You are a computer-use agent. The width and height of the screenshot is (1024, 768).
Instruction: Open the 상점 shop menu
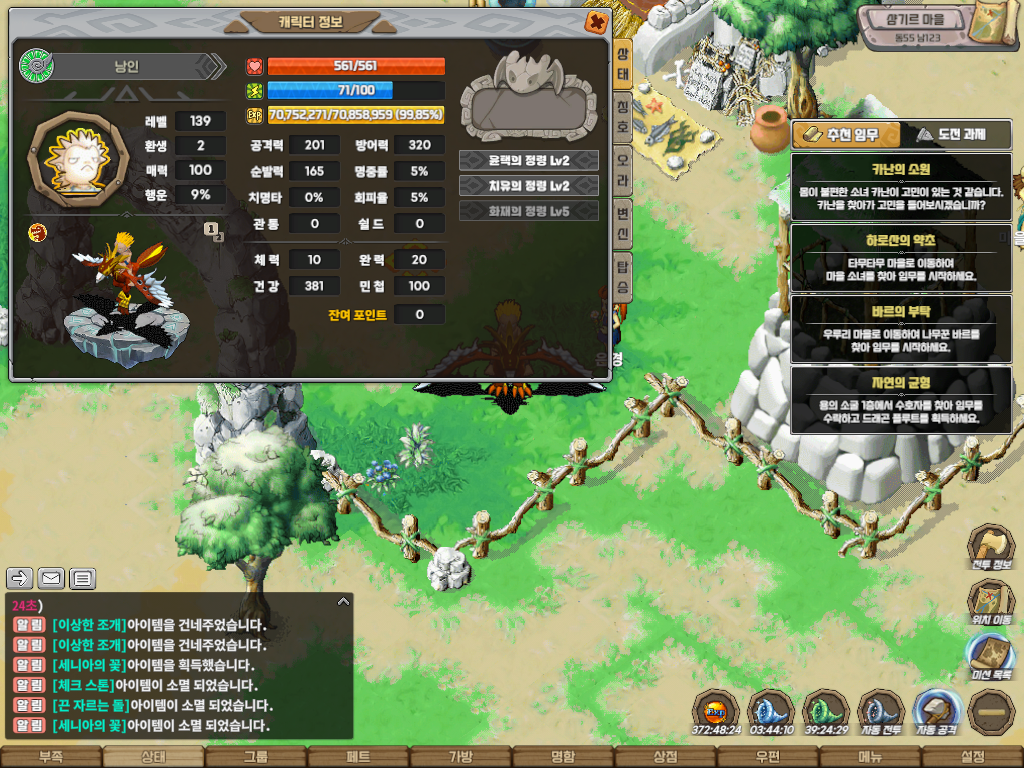click(x=665, y=757)
